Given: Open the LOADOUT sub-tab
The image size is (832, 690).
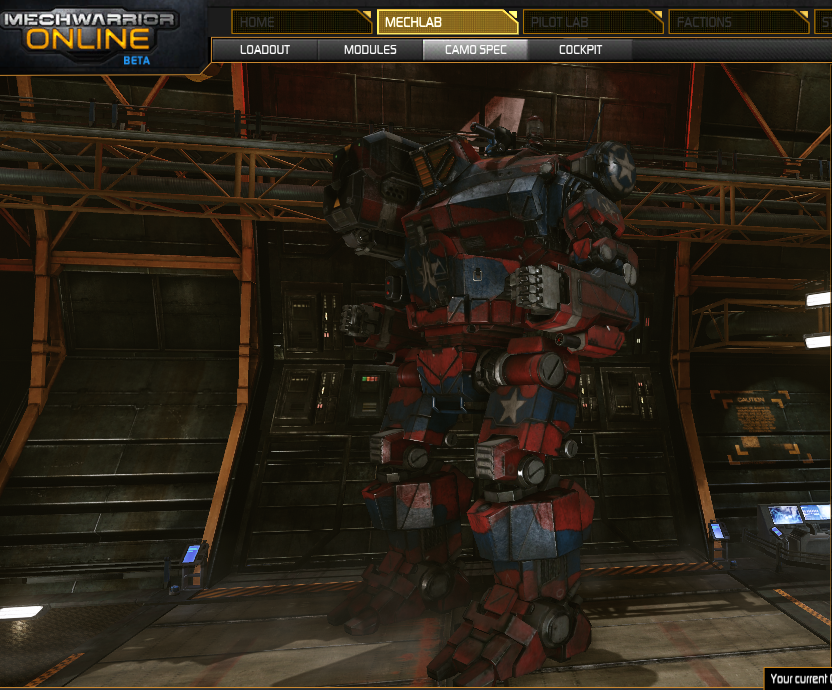Looking at the screenshot, I should pyautogui.click(x=265, y=49).
